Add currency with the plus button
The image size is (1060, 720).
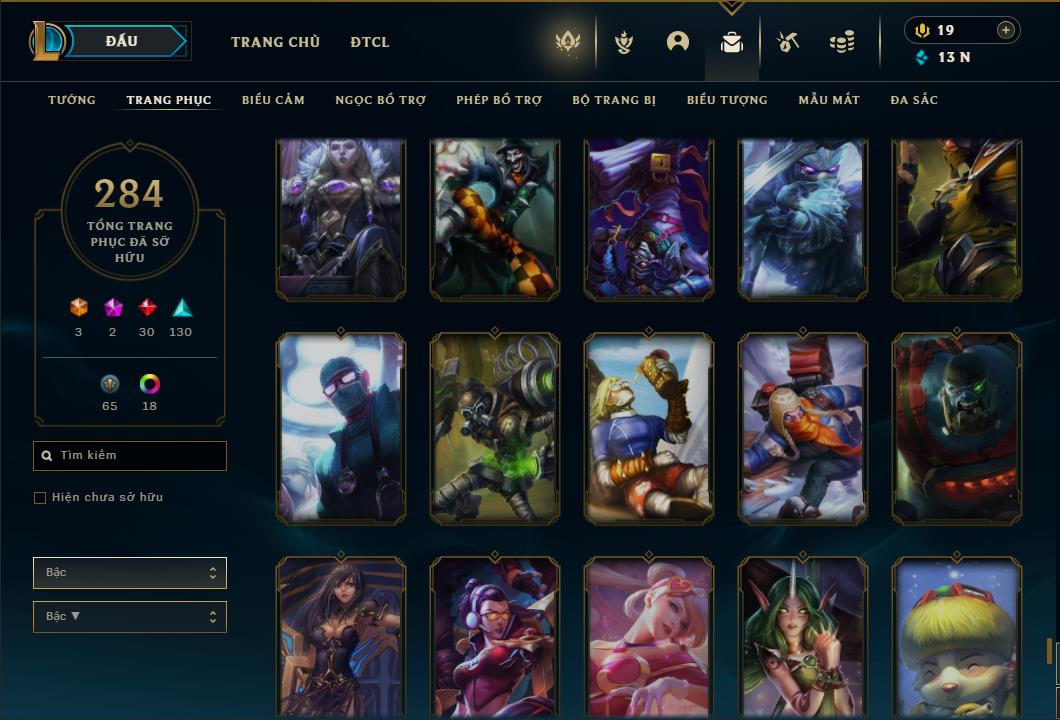(x=1006, y=30)
